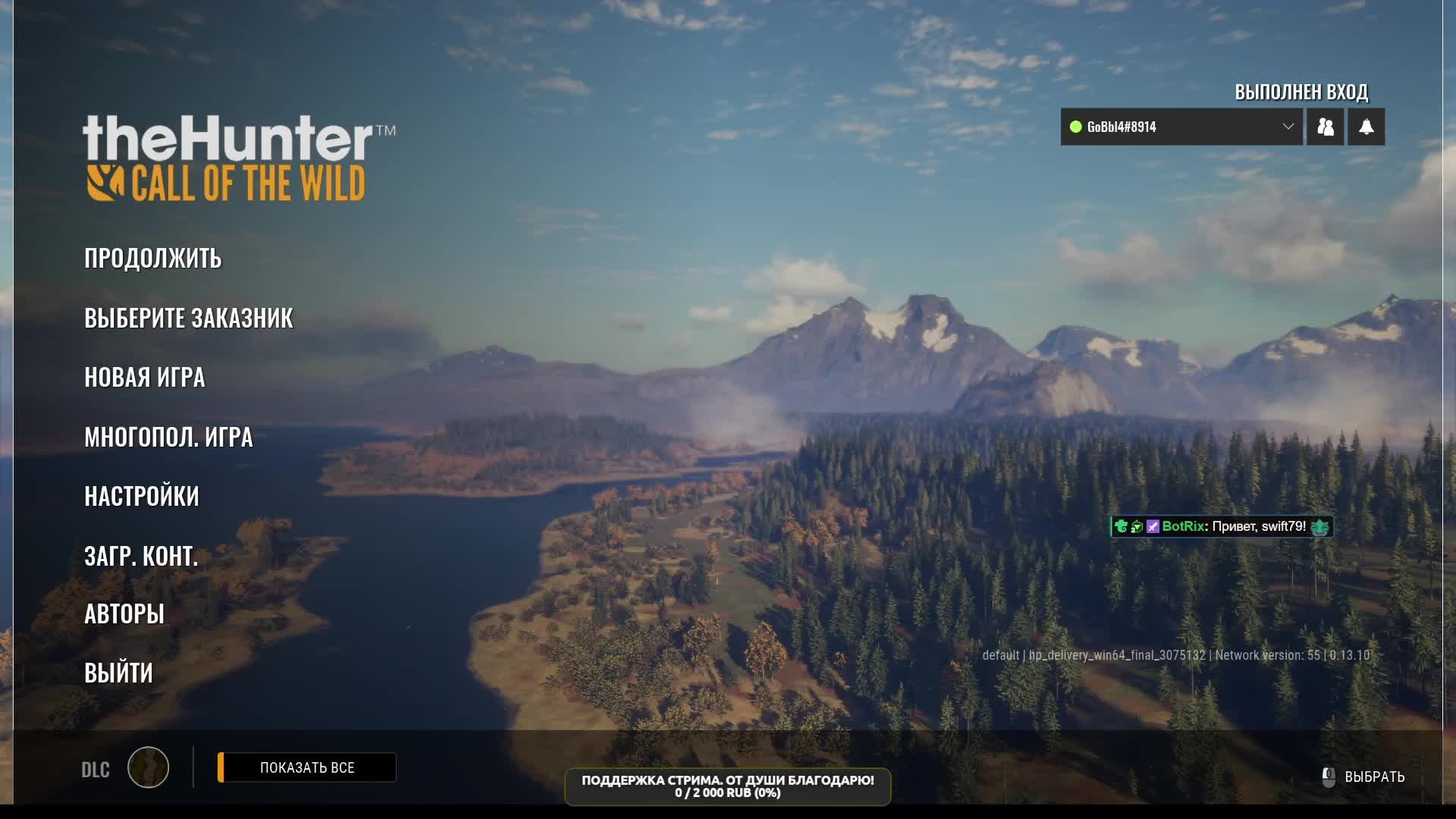Open the friends list icon
Image resolution: width=1456 pixels, height=819 pixels.
(x=1325, y=127)
